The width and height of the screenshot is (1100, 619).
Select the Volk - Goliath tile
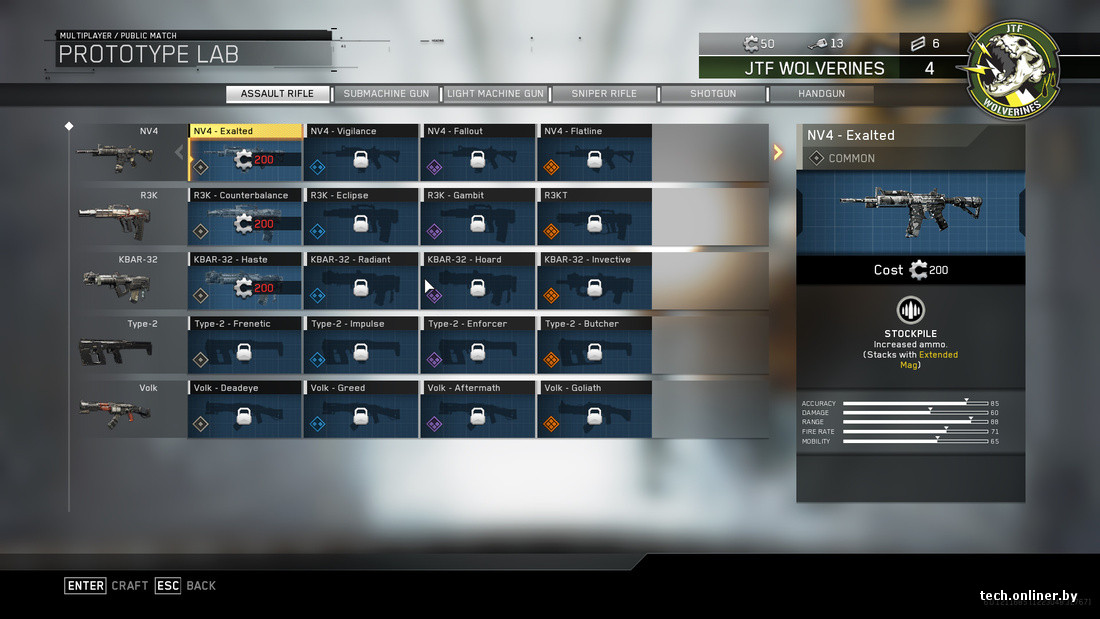click(x=595, y=409)
